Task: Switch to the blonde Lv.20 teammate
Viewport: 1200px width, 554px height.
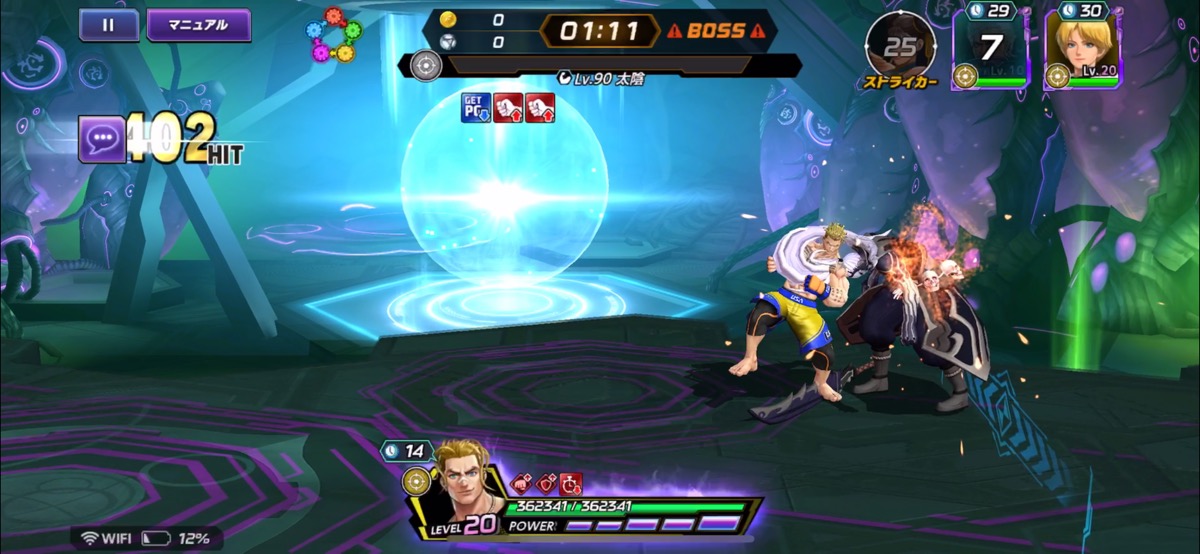Action: click(x=1083, y=47)
